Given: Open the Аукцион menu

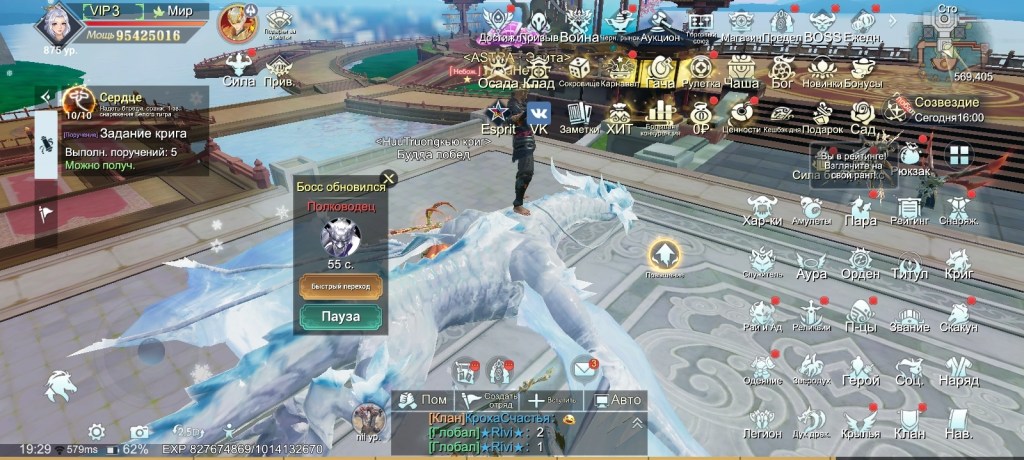Looking at the screenshot, I should 659,25.
